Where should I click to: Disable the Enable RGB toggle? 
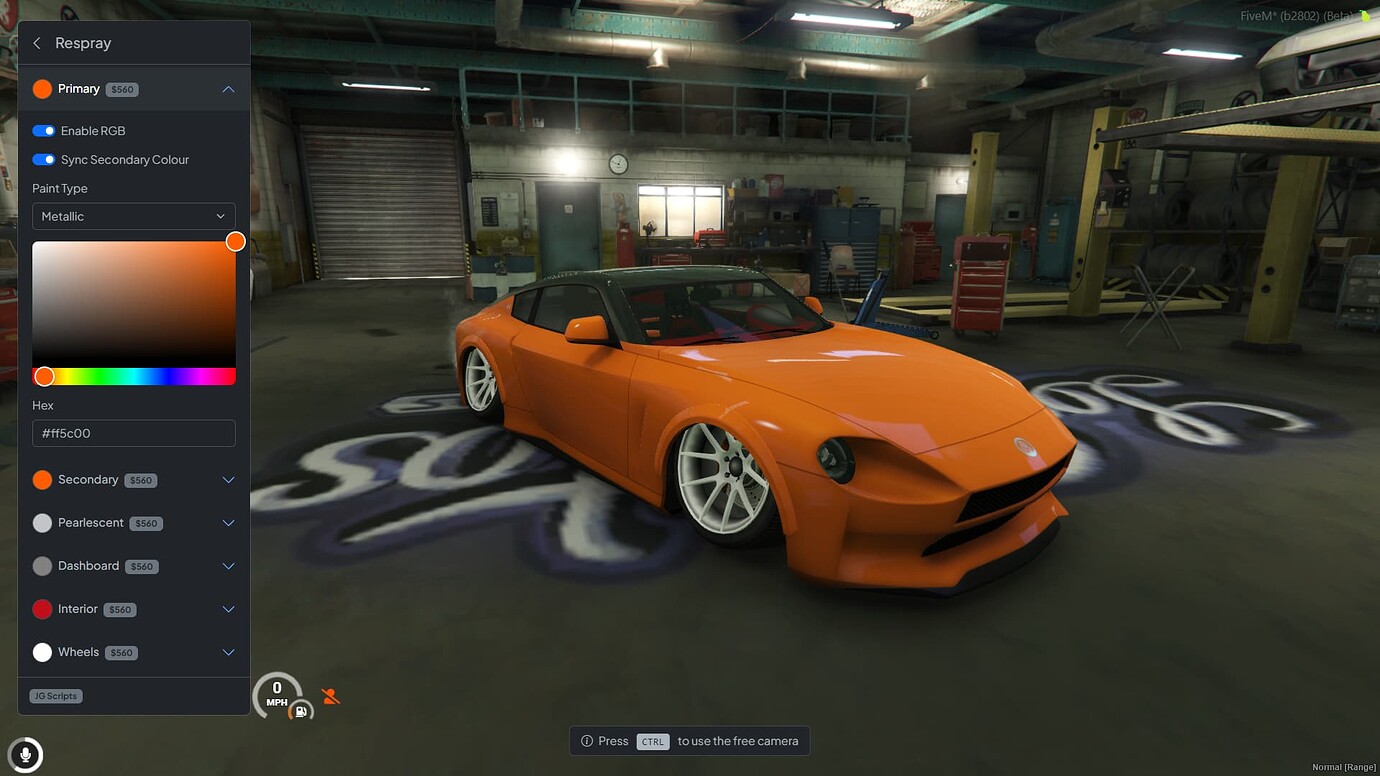click(x=42, y=130)
